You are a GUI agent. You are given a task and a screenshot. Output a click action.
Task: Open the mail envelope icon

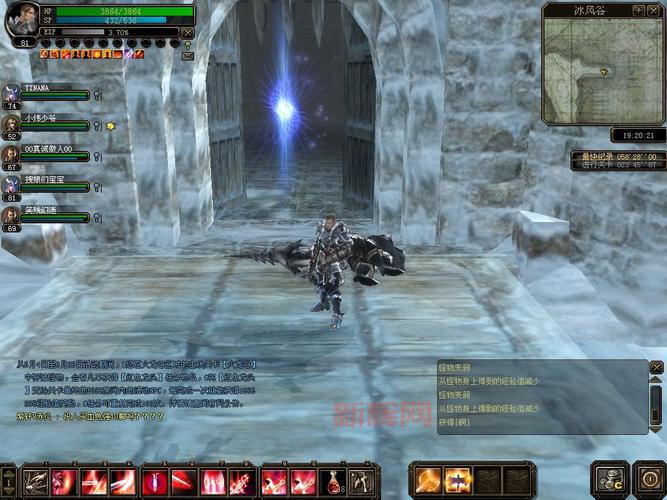tap(188, 57)
